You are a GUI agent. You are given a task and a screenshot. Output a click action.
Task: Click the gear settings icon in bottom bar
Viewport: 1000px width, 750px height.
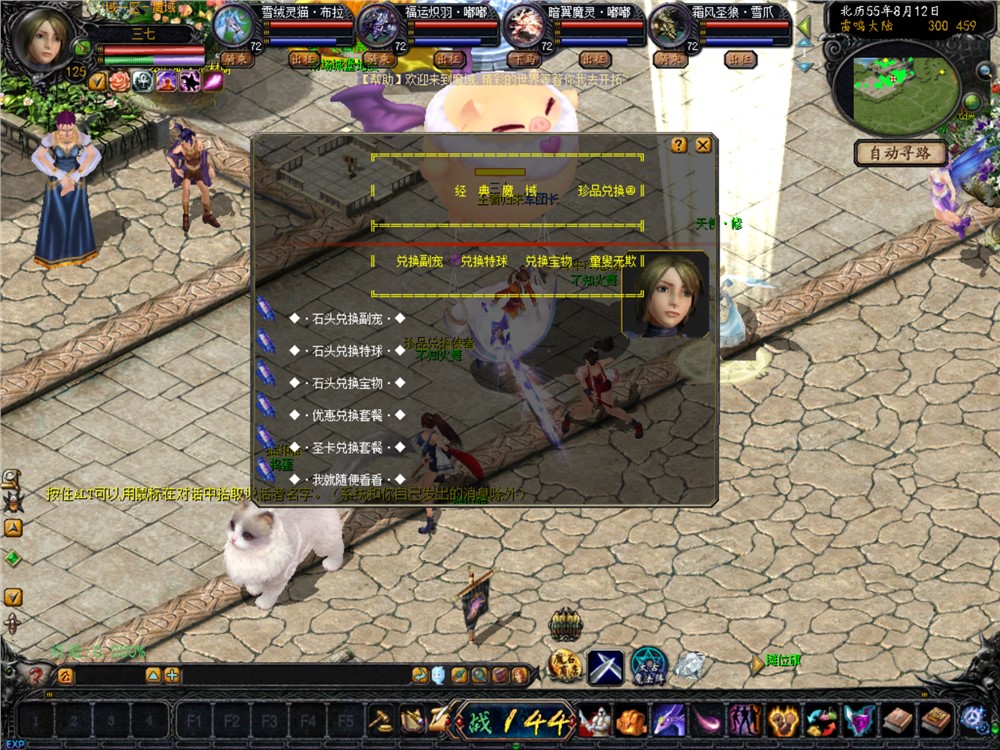[973, 719]
